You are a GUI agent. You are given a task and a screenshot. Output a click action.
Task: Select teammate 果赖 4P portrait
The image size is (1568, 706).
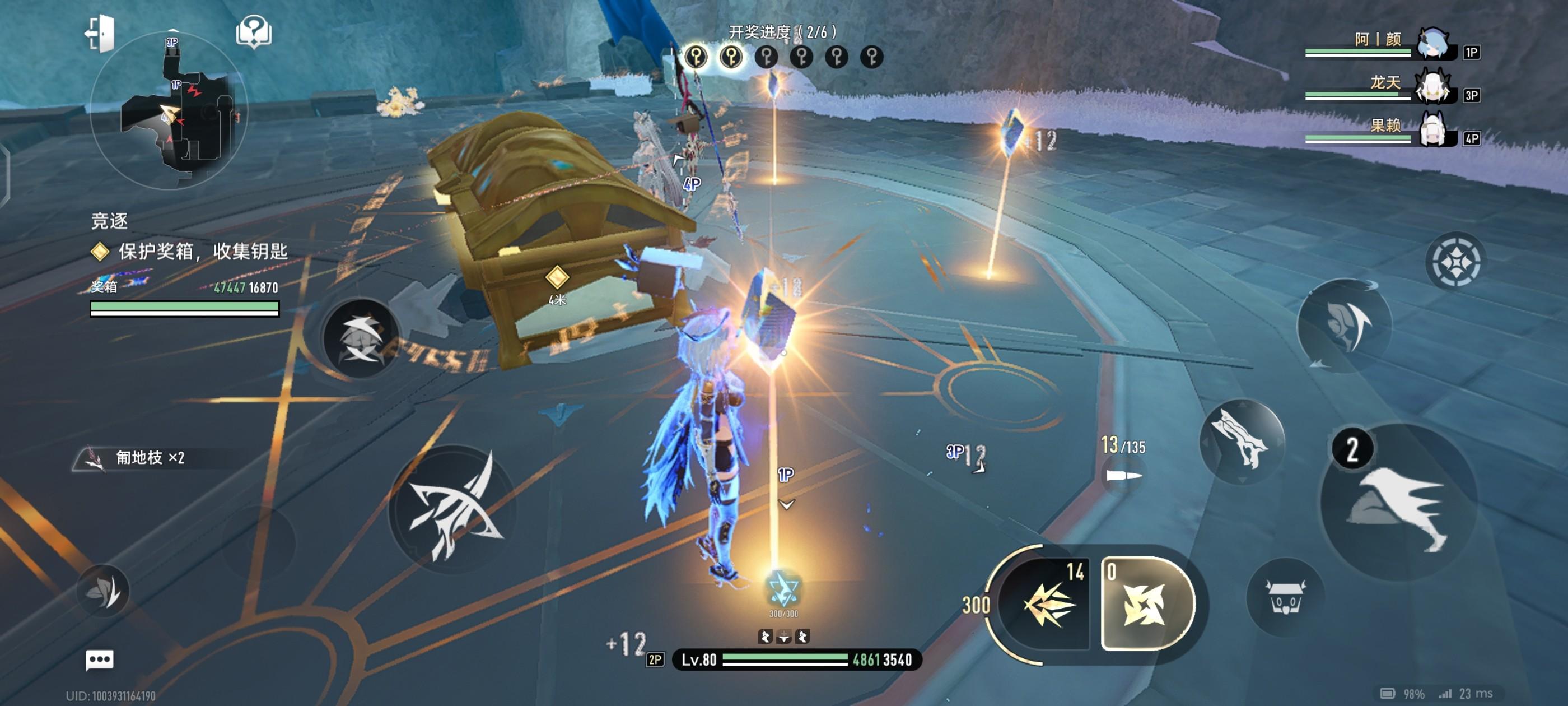[1434, 130]
